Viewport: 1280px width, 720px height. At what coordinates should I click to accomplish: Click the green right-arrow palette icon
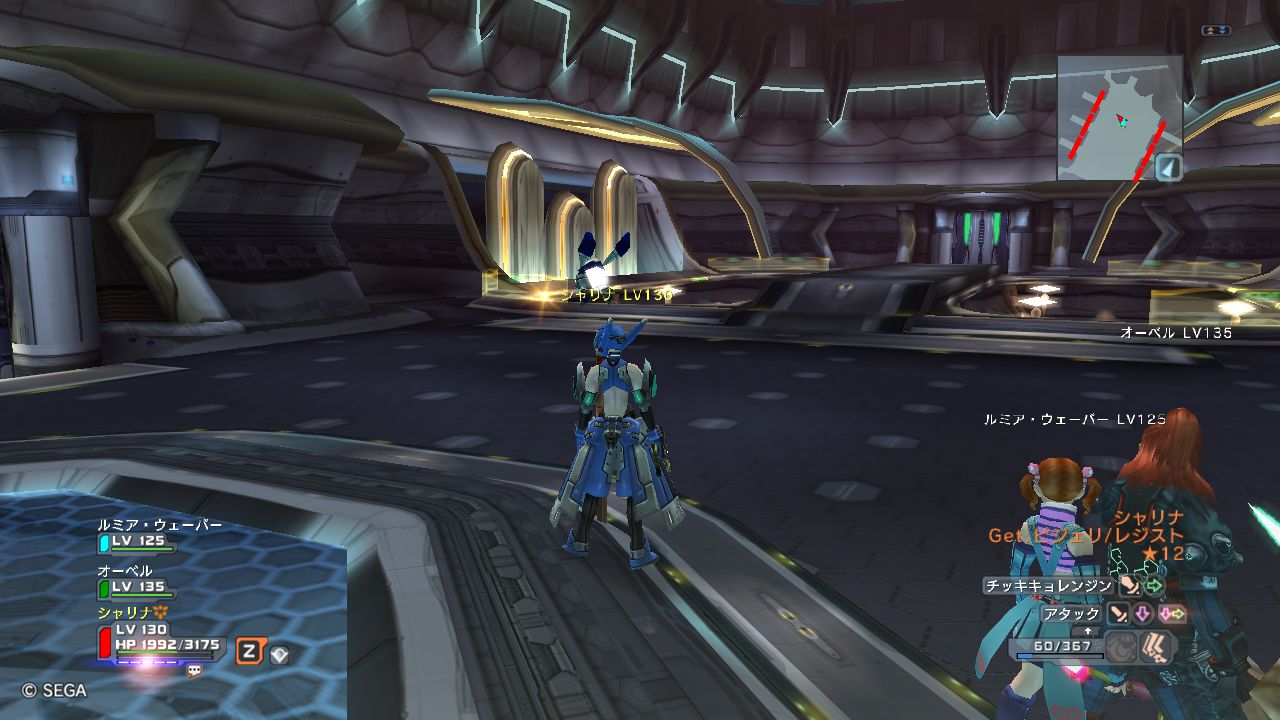[1155, 586]
